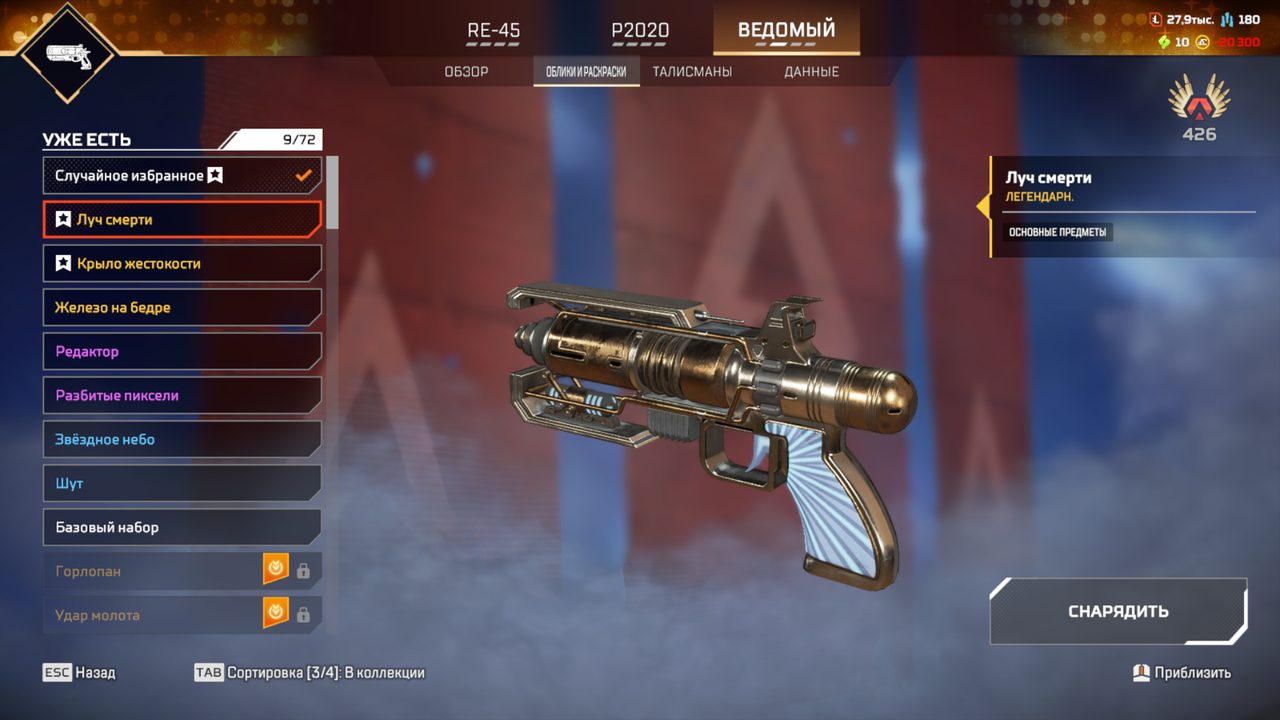Open the ОБЗОР tab
Screen dimensions: 1280x720
[466, 72]
